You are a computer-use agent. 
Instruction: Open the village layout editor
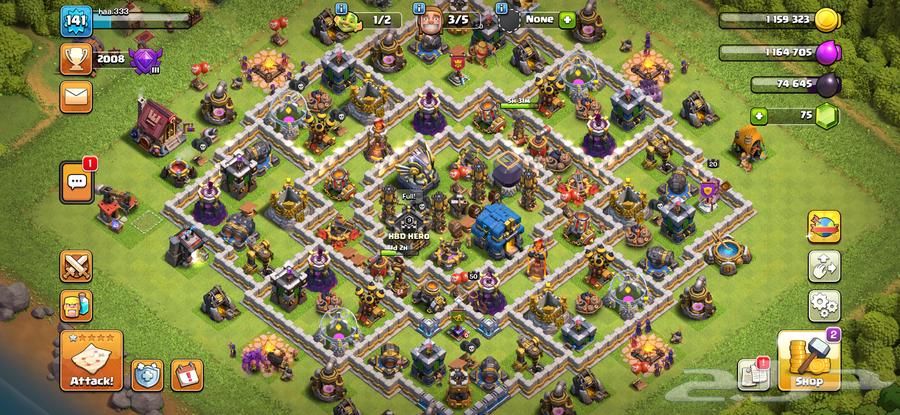point(824,266)
